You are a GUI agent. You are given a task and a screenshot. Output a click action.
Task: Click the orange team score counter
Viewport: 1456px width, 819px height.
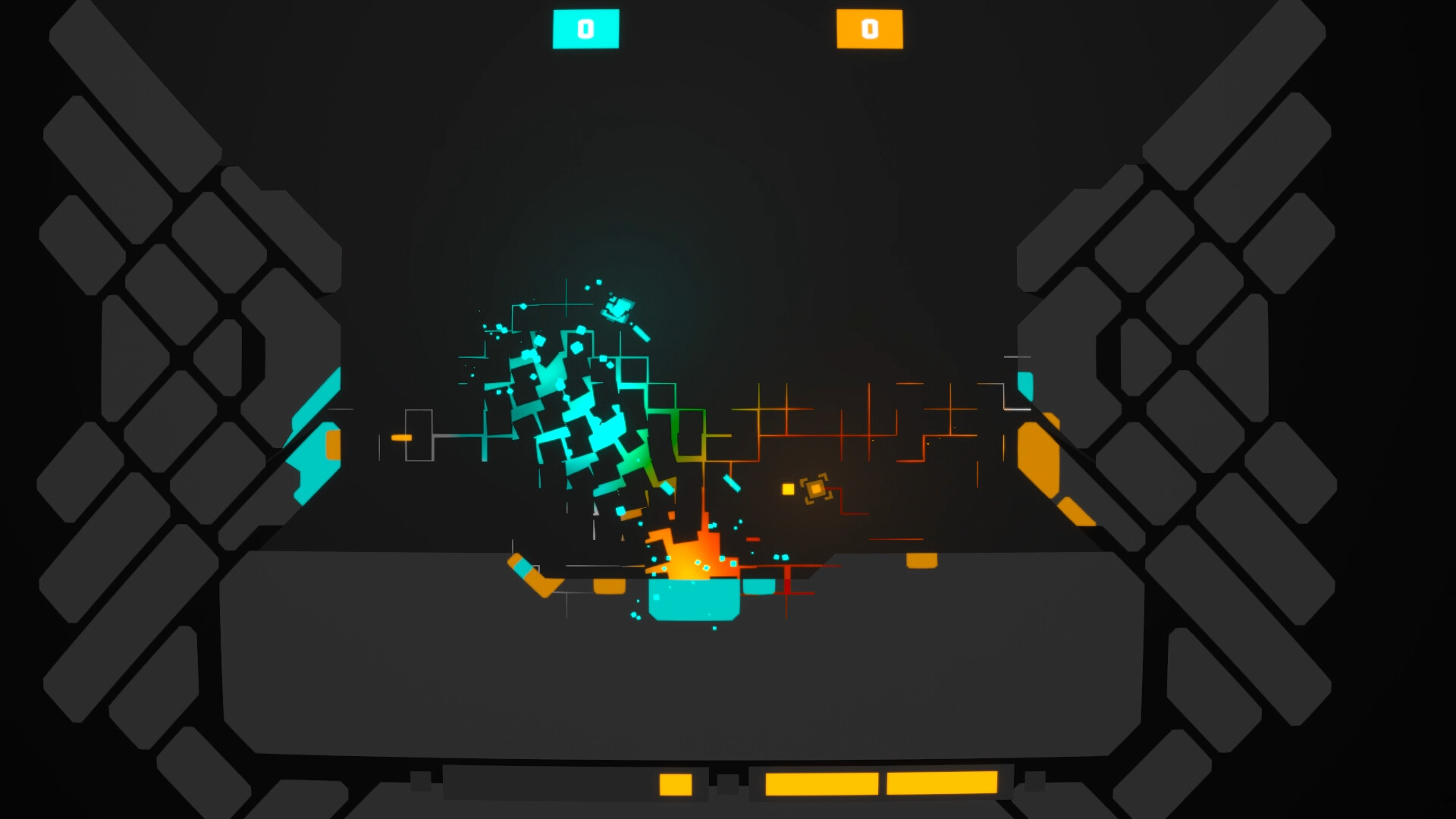[x=869, y=30]
